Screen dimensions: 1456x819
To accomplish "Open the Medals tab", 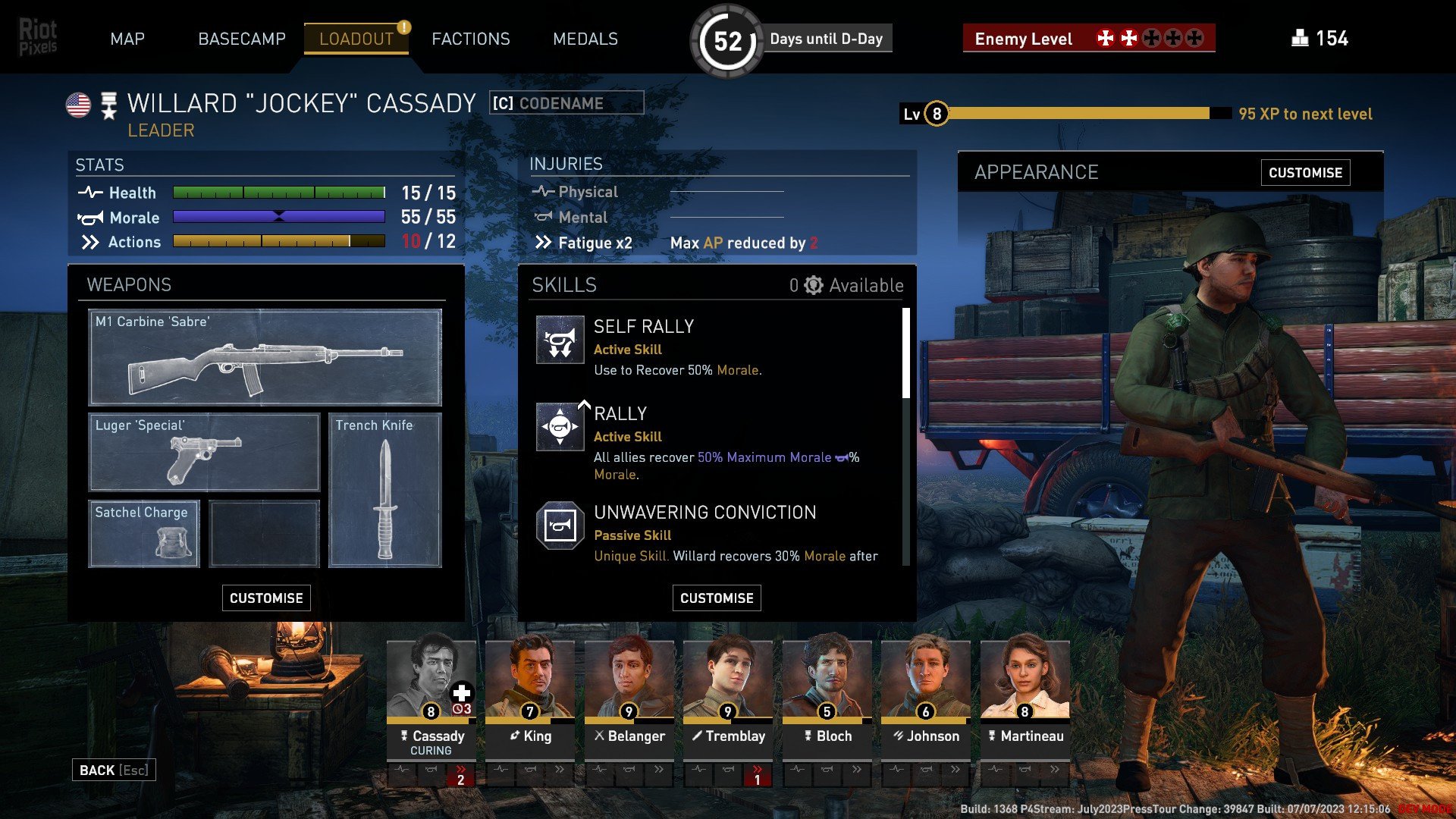I will (585, 39).
